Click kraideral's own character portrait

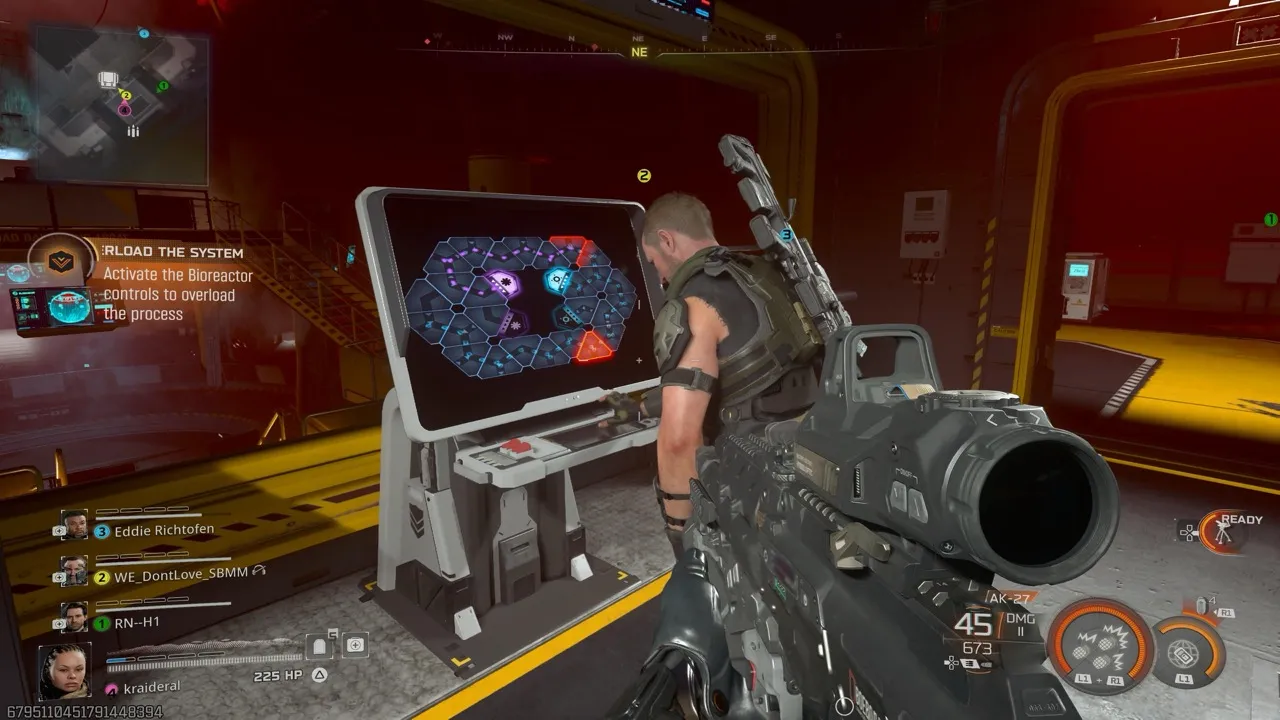click(65, 670)
